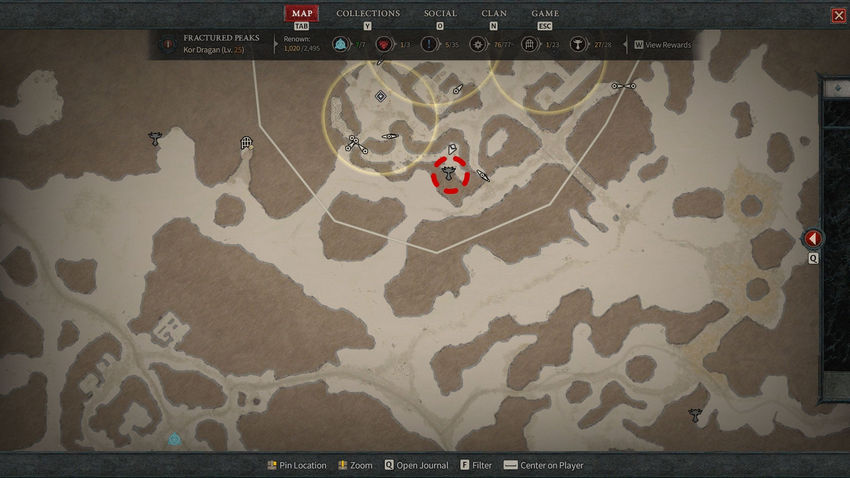Select the dungeon gate marker on map

click(x=246, y=144)
